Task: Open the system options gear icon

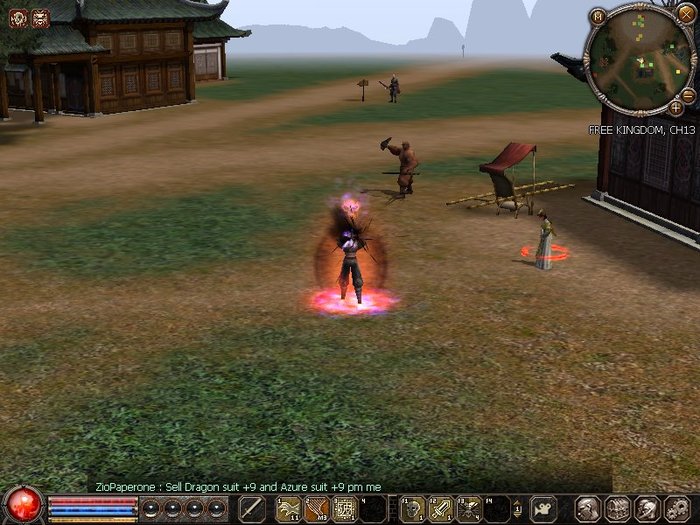Action: (675, 508)
